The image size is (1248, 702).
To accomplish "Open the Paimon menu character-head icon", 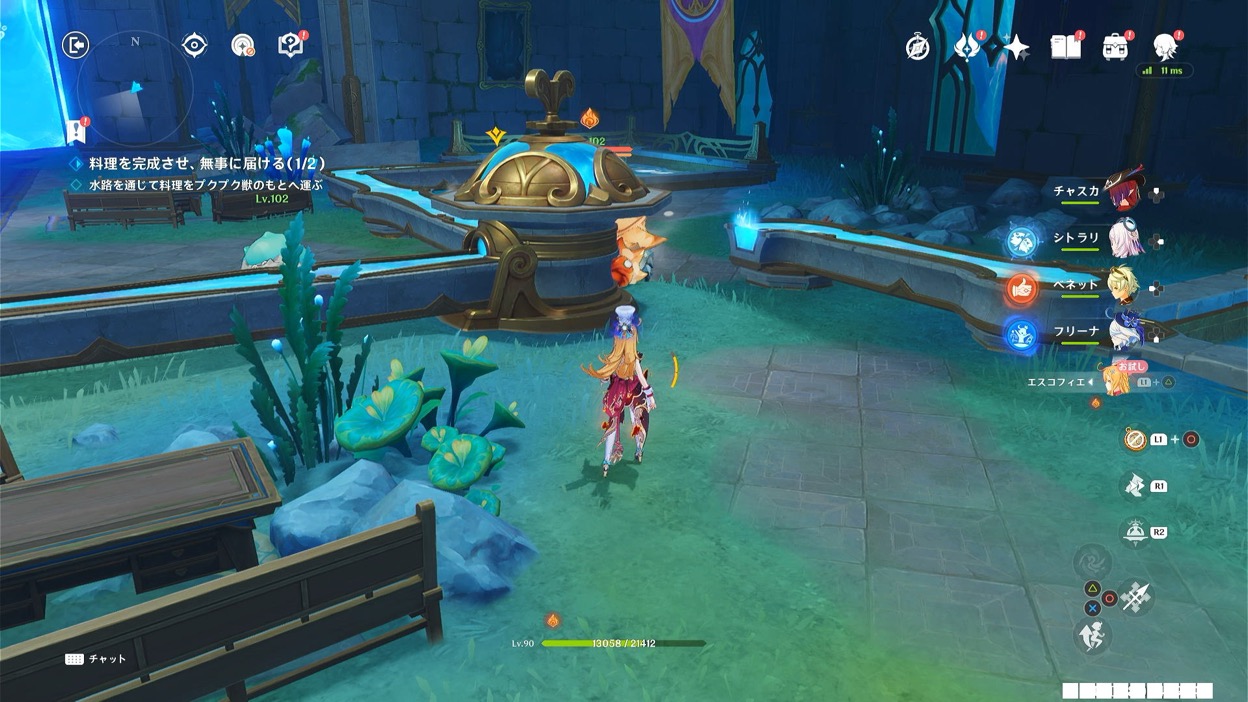I will (x=1164, y=46).
